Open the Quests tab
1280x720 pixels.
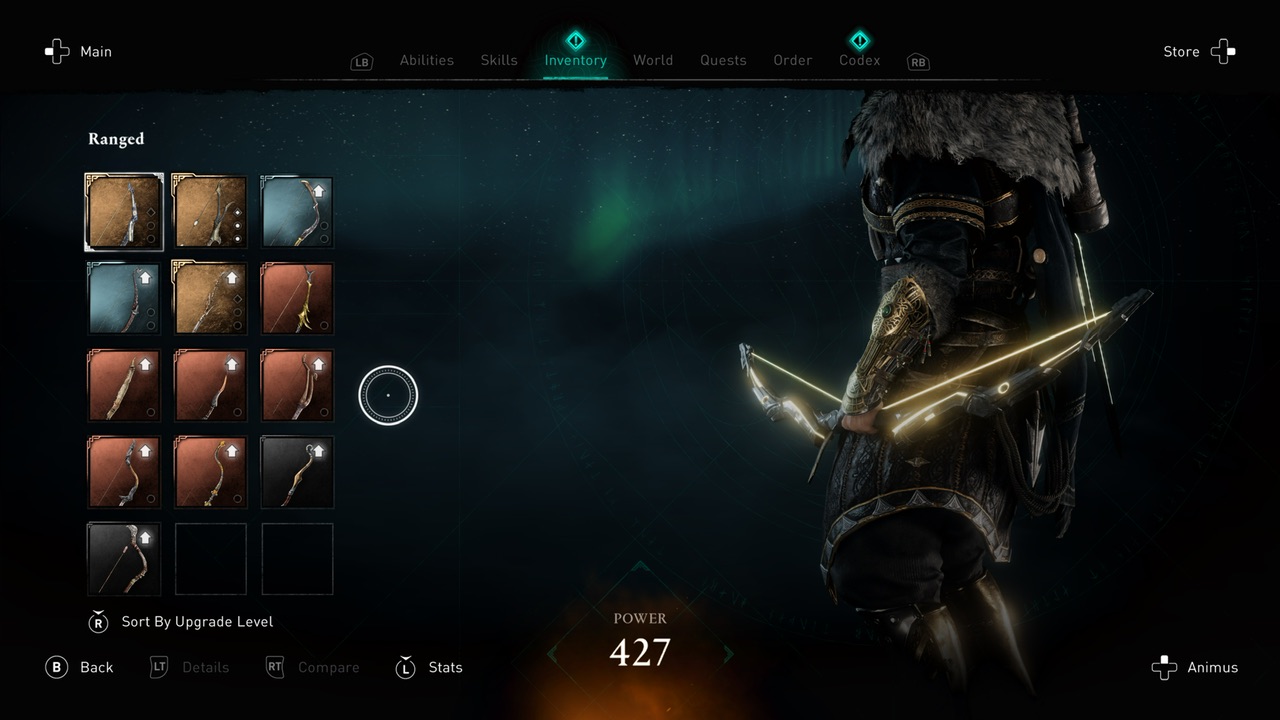(723, 60)
